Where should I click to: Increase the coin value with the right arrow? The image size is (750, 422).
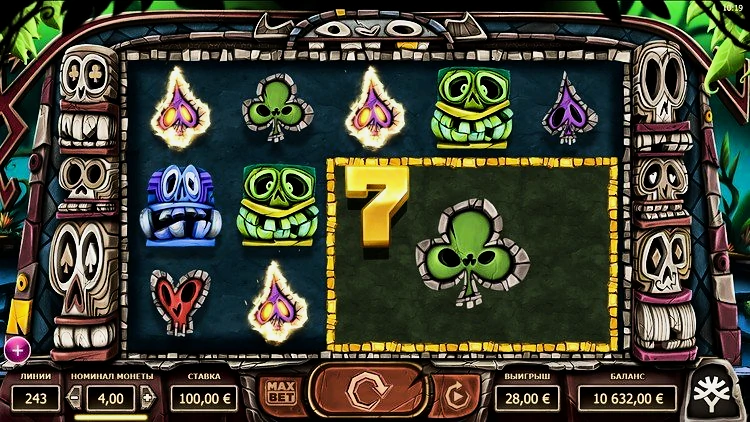coord(147,398)
